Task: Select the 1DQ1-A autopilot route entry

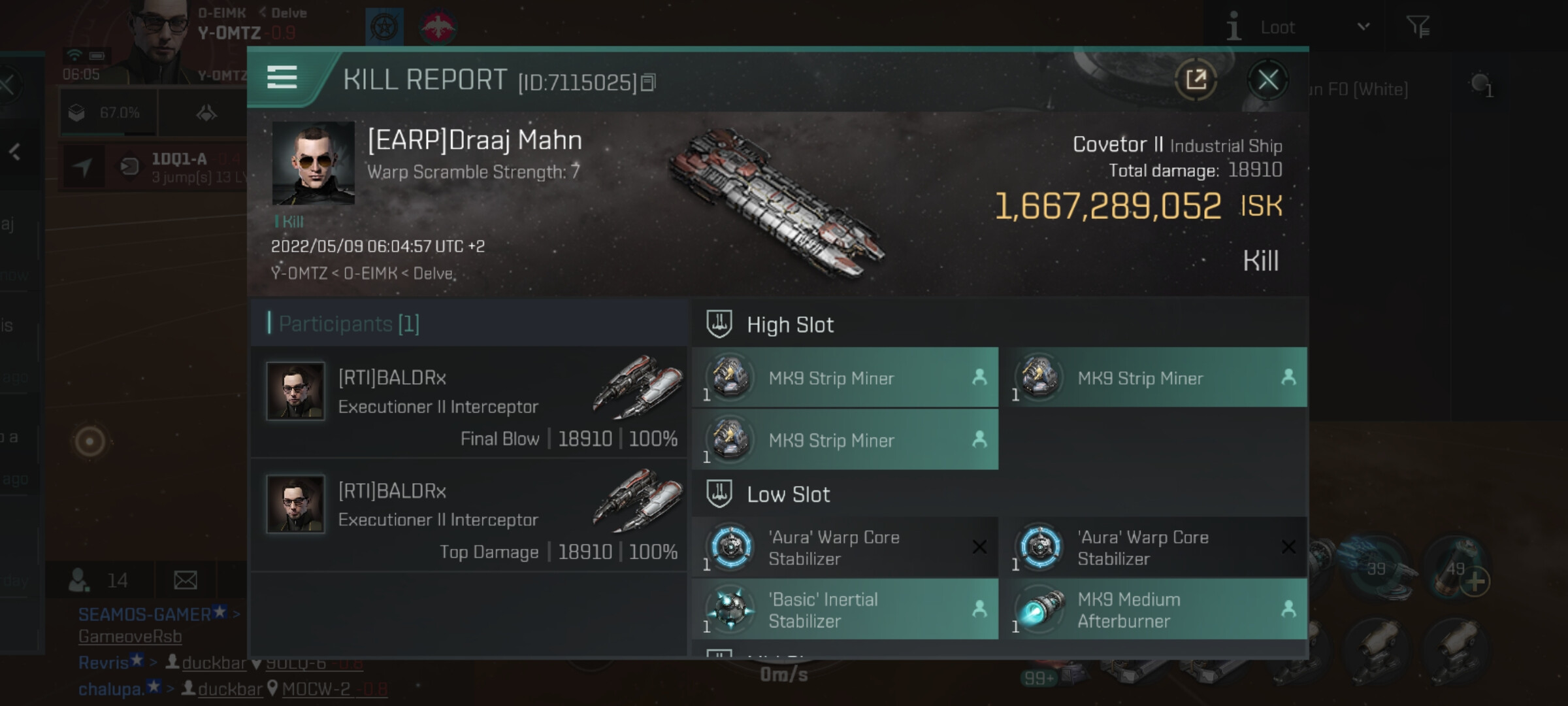Action: pyautogui.click(x=179, y=166)
